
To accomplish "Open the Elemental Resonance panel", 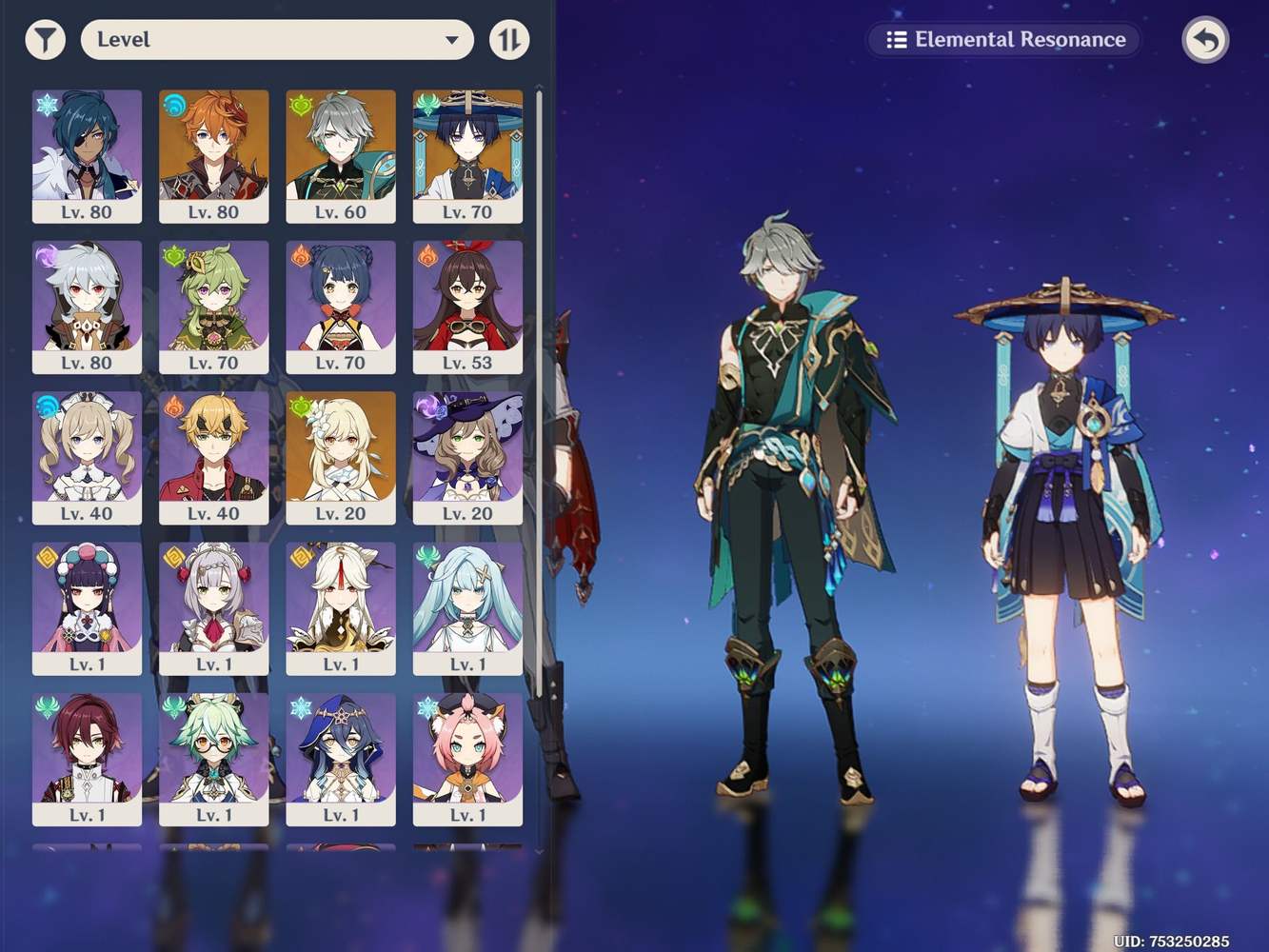I will [1003, 40].
